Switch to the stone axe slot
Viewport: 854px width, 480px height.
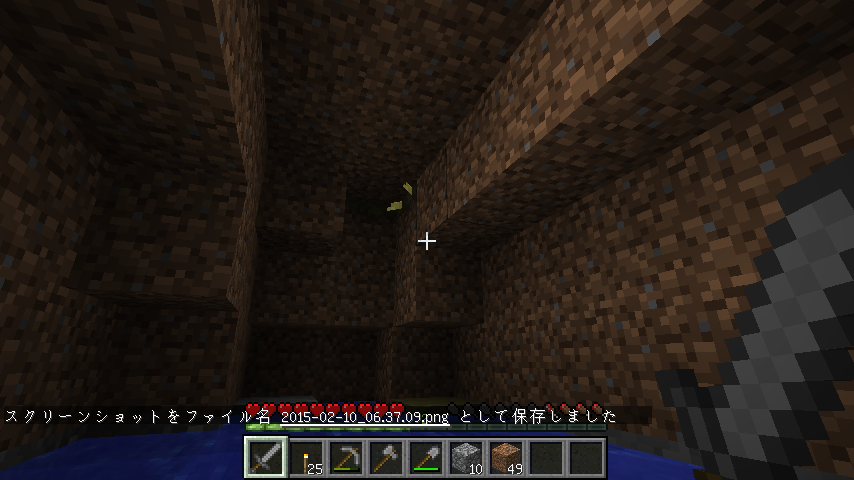click(386, 458)
